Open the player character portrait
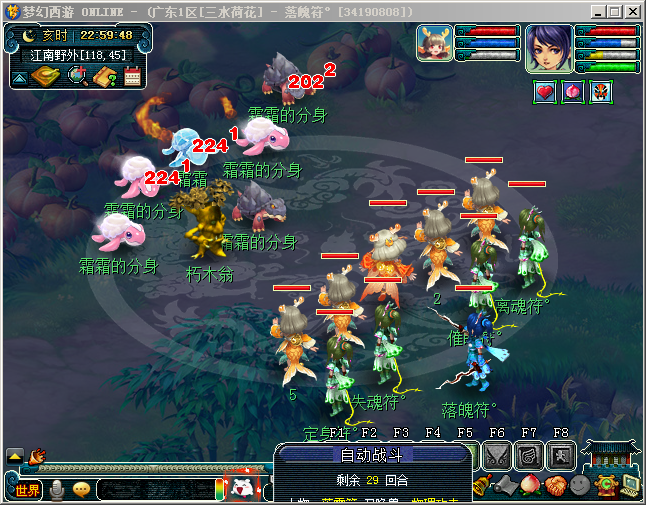The width and height of the screenshot is (646, 505). [x=549, y=47]
